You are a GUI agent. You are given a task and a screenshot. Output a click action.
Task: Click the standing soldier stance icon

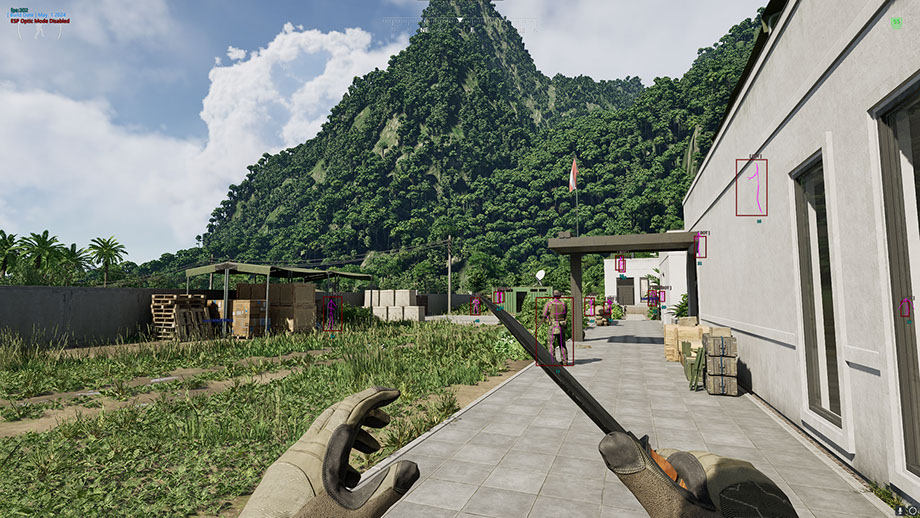point(37,29)
